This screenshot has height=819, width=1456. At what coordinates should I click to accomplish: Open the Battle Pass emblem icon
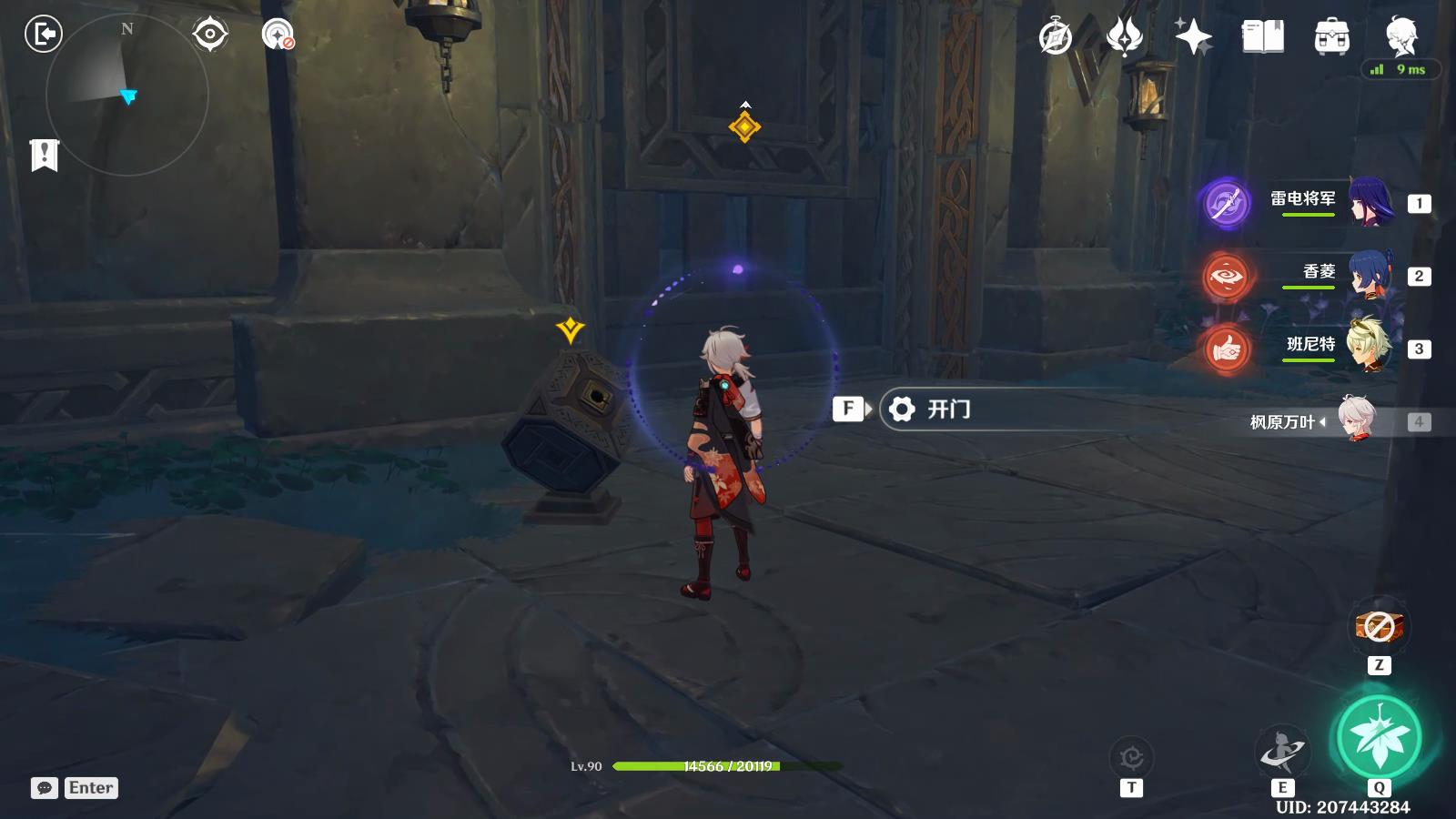pyautogui.click(x=1125, y=37)
